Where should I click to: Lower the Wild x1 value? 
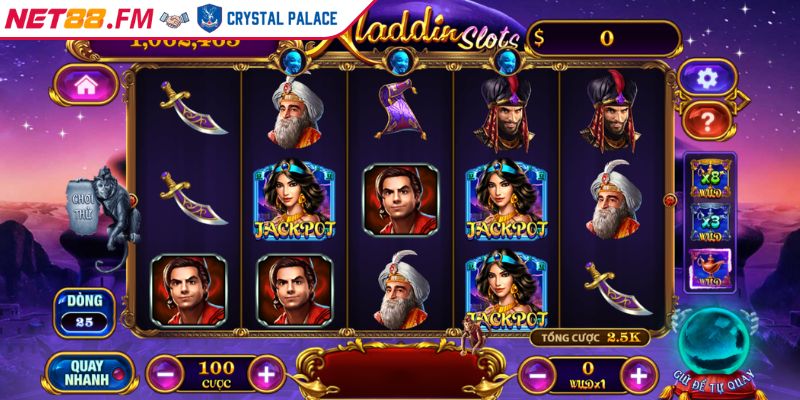pos(537,377)
